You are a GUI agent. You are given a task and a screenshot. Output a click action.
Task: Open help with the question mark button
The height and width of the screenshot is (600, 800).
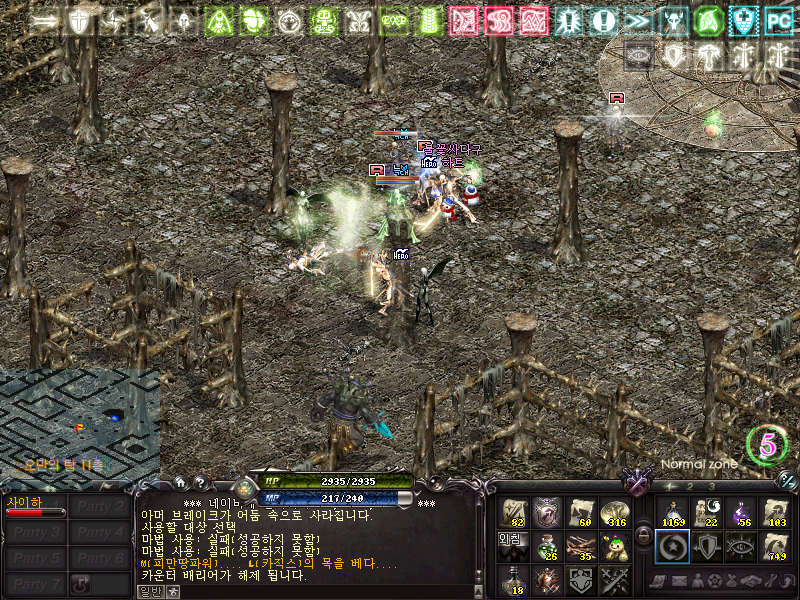[199, 483]
